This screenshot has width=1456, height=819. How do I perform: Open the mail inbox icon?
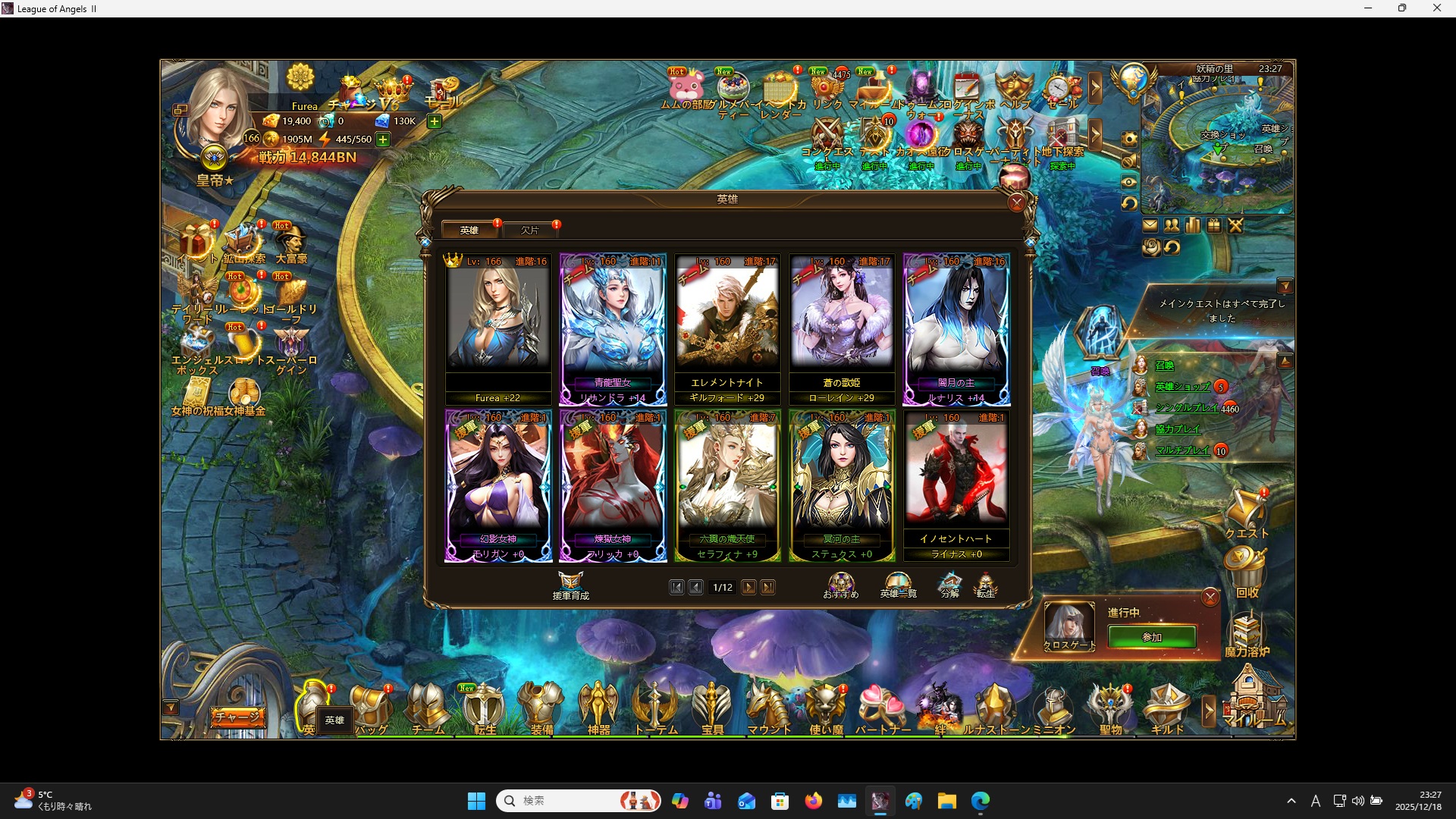pos(1150,225)
